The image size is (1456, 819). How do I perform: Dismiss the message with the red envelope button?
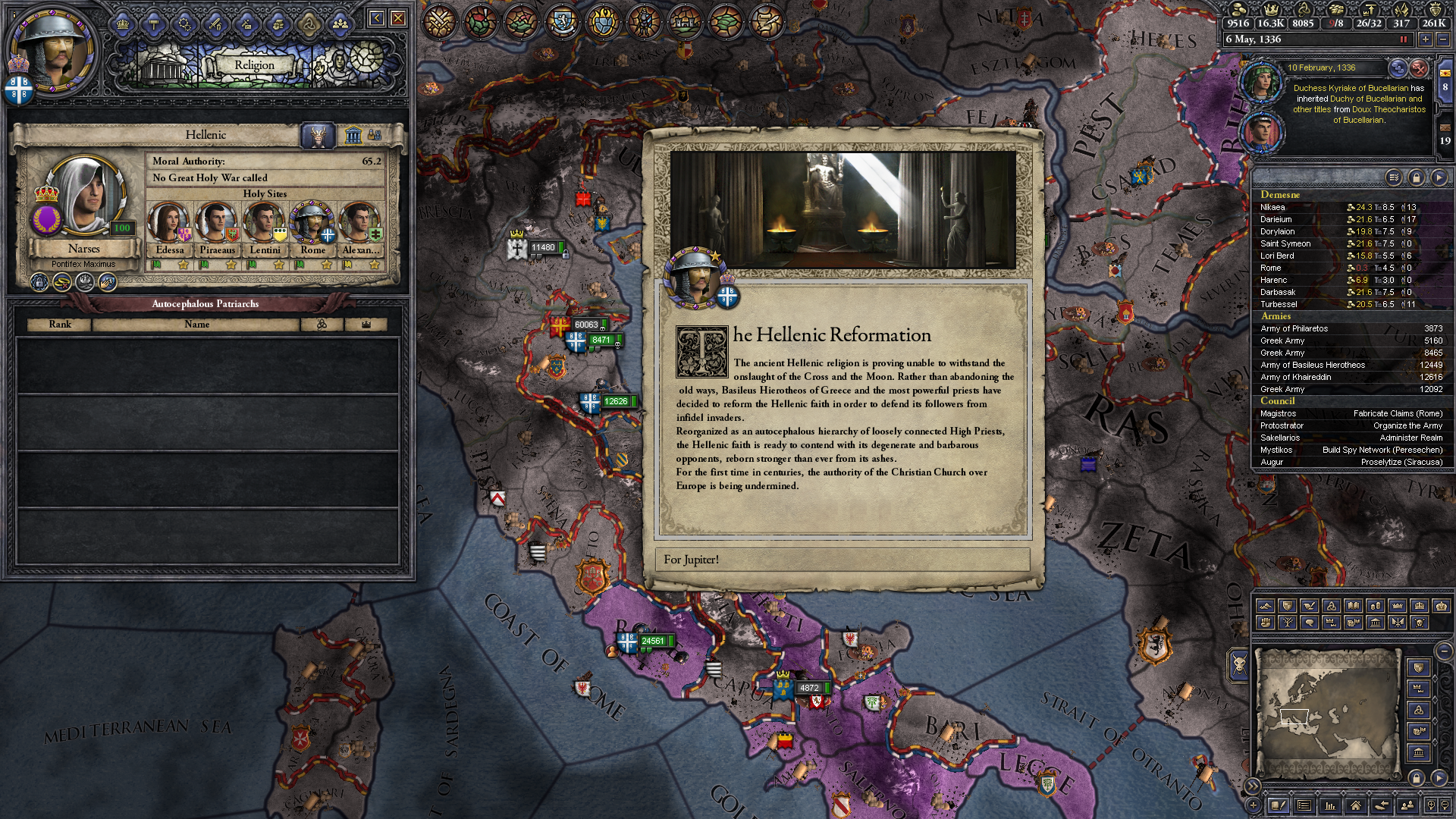pos(1419,68)
